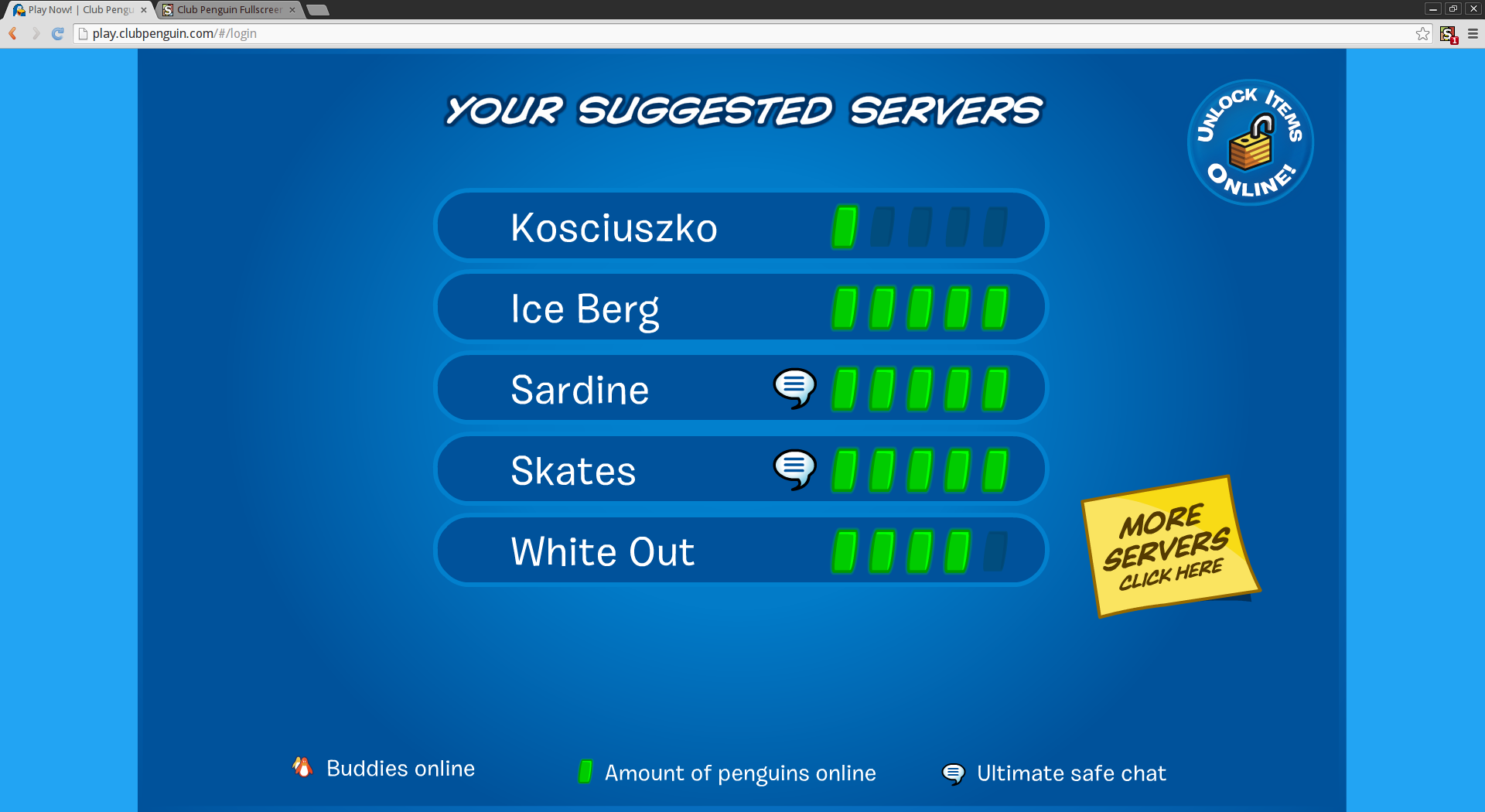Click the bookmark star in the address bar
The image size is (1485, 812).
[x=1422, y=33]
